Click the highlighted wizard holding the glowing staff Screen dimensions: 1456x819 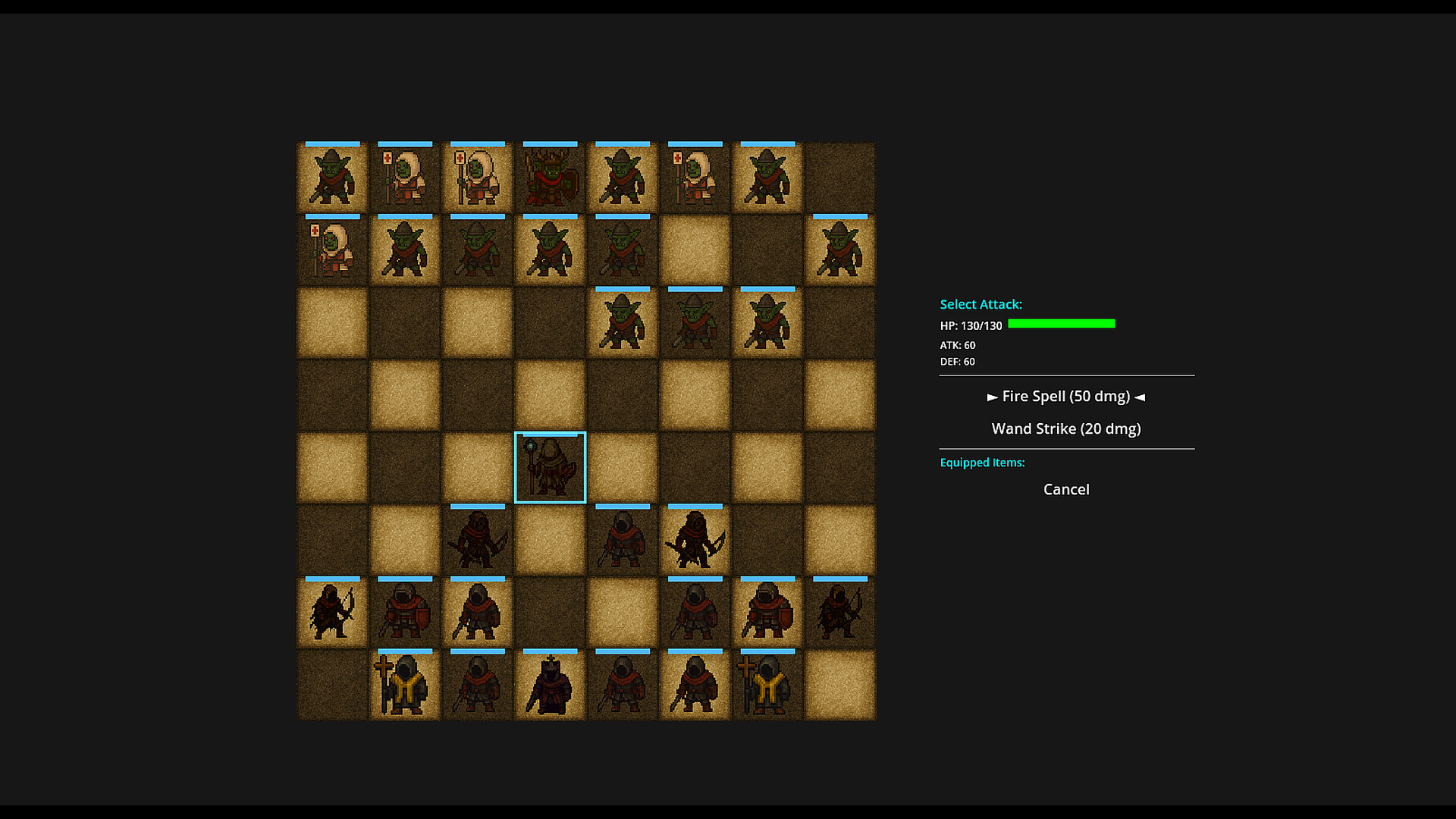550,466
